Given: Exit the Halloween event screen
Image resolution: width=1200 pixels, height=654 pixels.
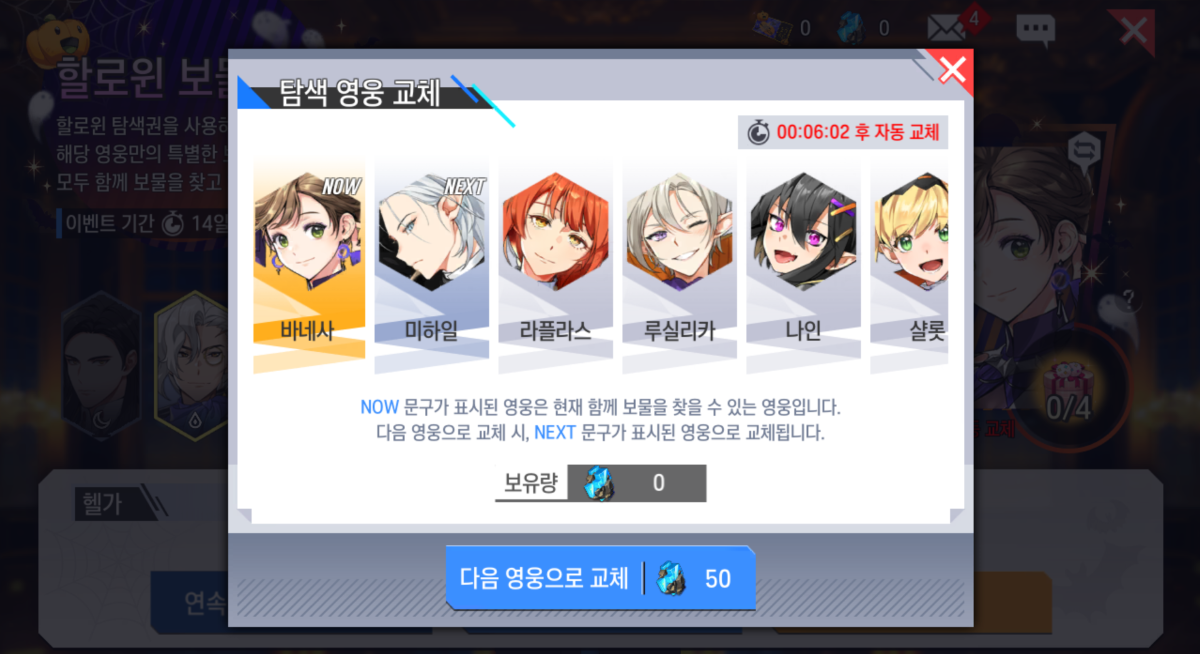Looking at the screenshot, I should click(1133, 30).
